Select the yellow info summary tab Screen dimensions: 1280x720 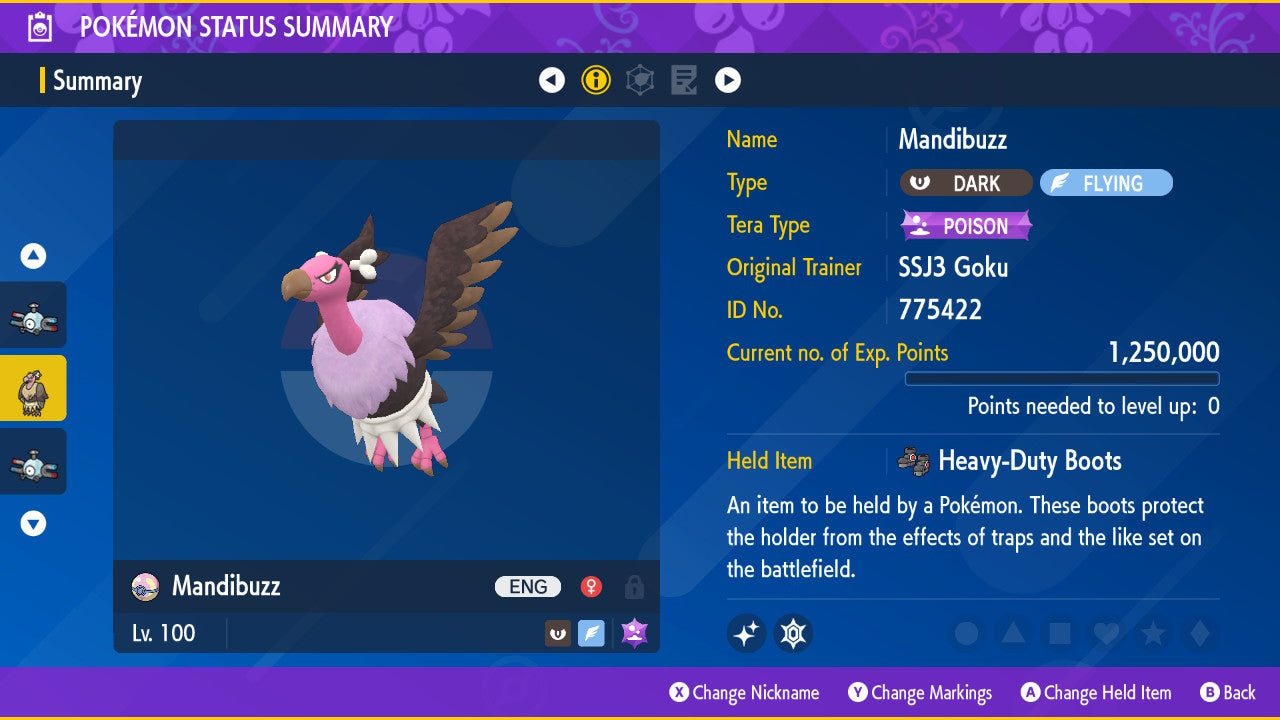596,80
